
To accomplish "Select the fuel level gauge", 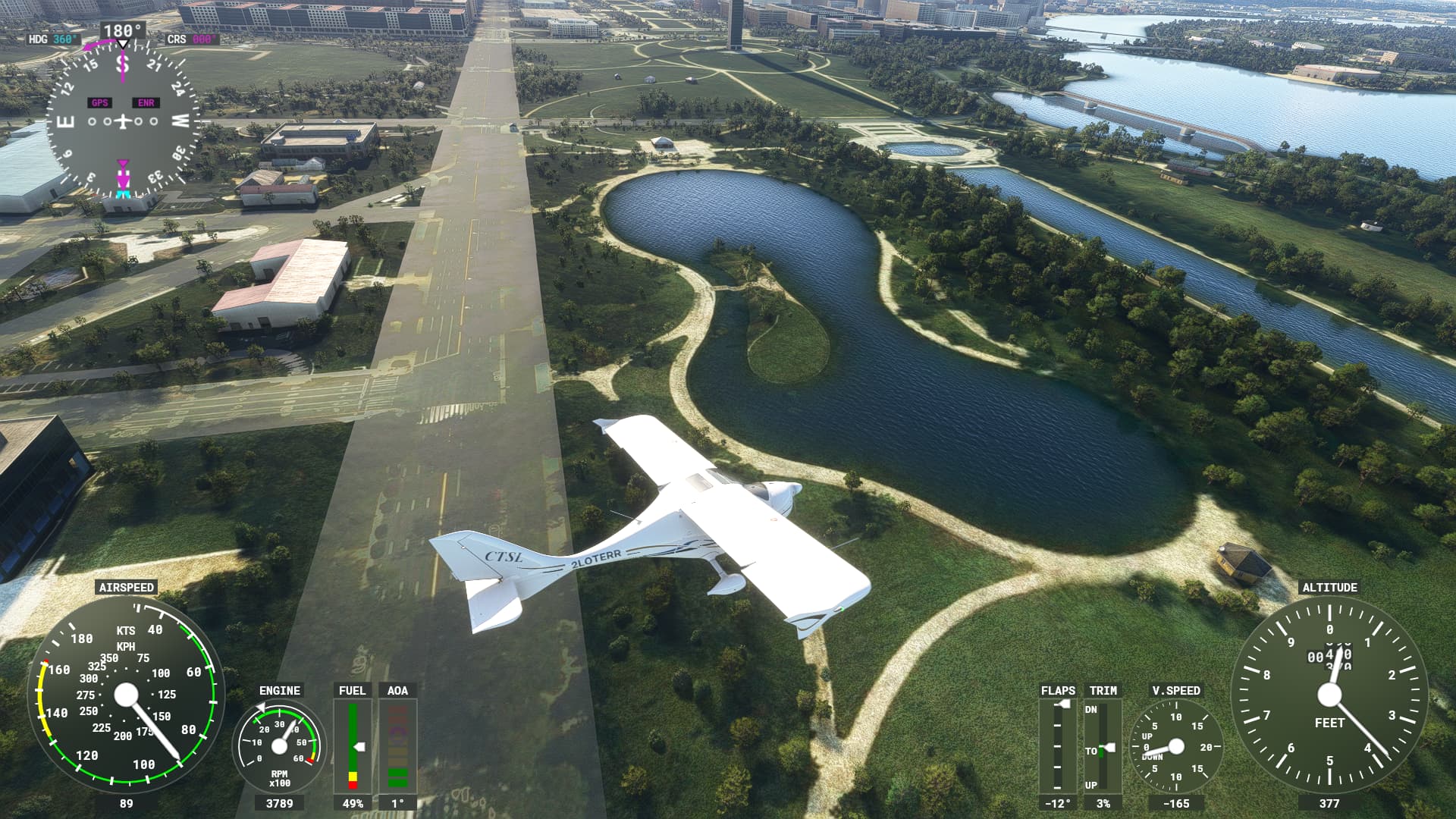I will [x=353, y=746].
